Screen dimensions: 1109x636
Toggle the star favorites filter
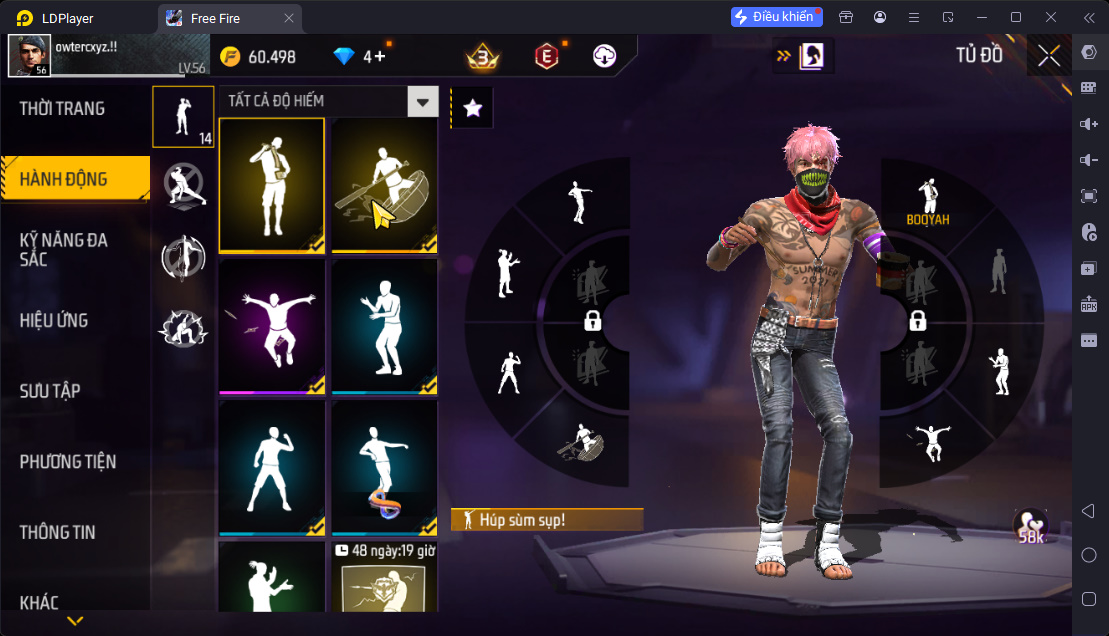pos(472,109)
